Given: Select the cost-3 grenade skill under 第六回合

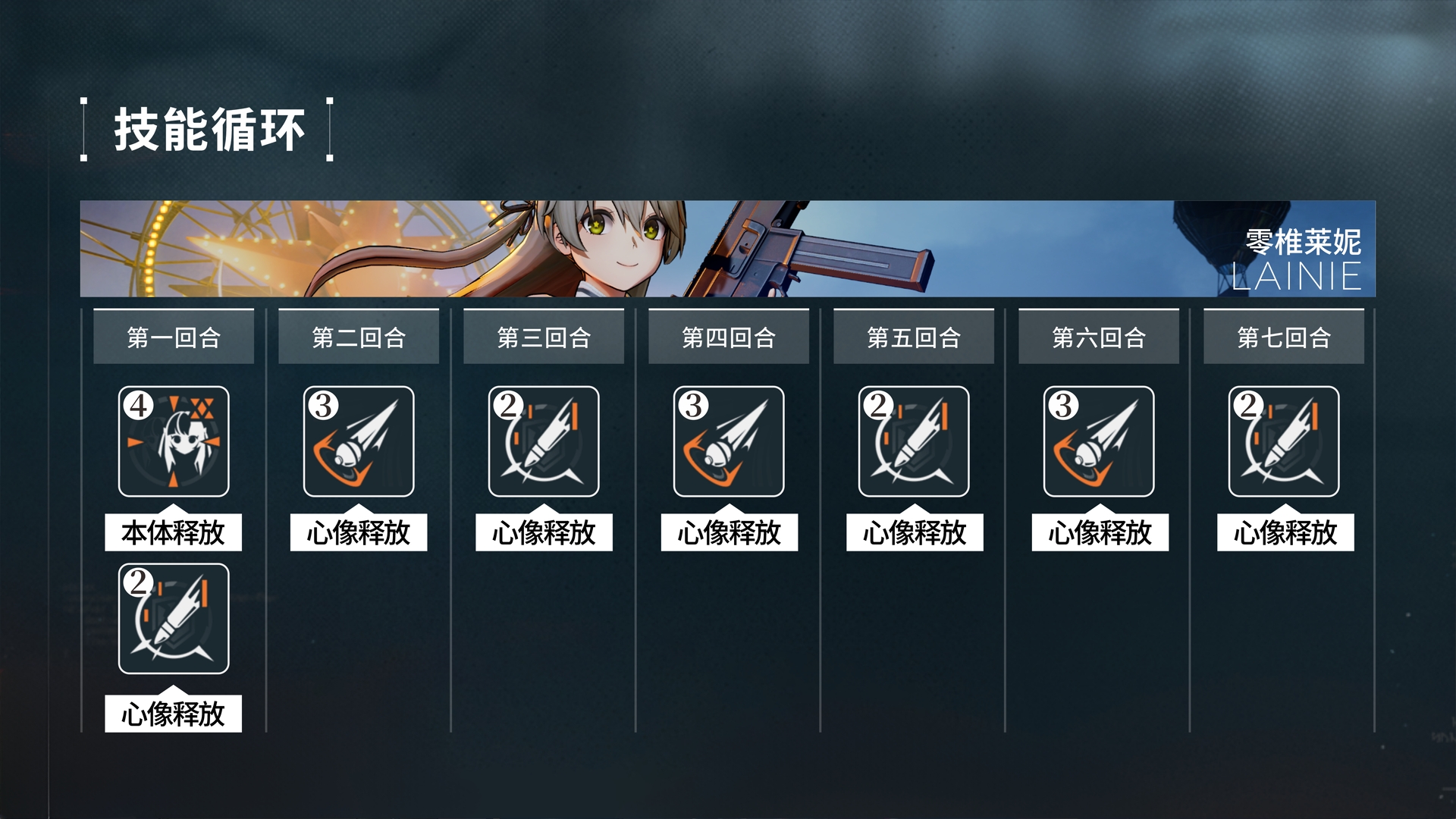Looking at the screenshot, I should pos(1099,441).
